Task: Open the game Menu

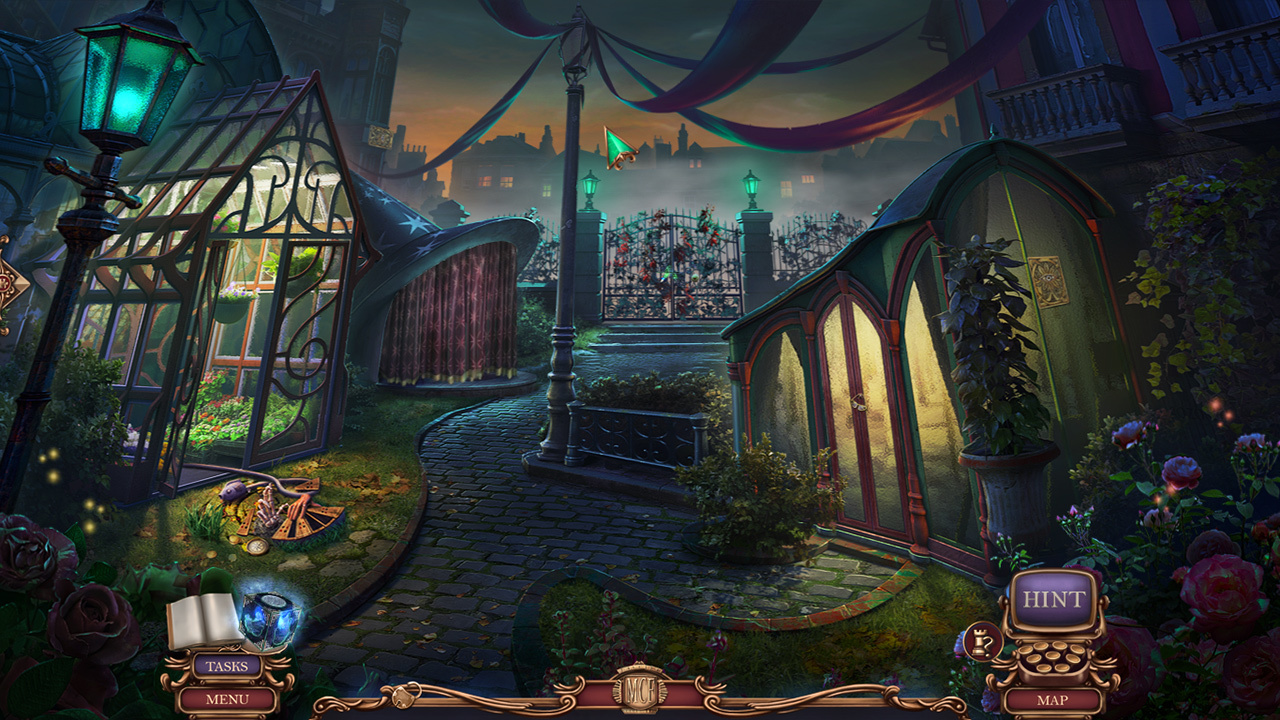Action: [227, 699]
